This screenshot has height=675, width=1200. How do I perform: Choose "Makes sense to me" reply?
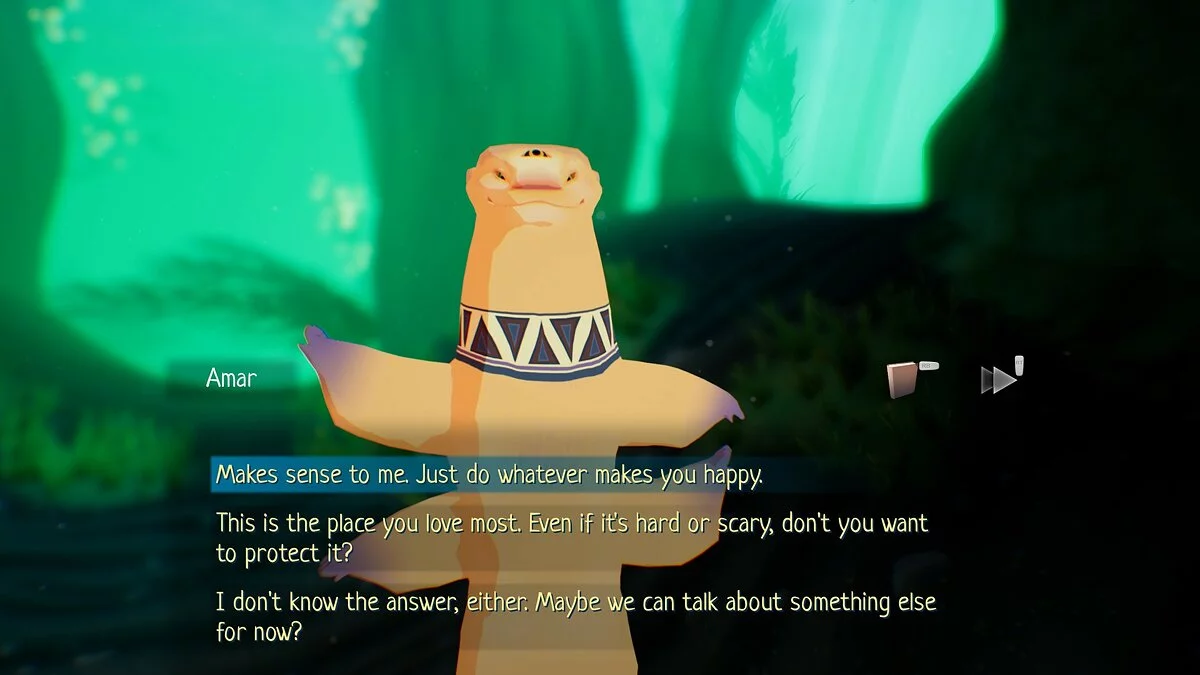click(489, 475)
